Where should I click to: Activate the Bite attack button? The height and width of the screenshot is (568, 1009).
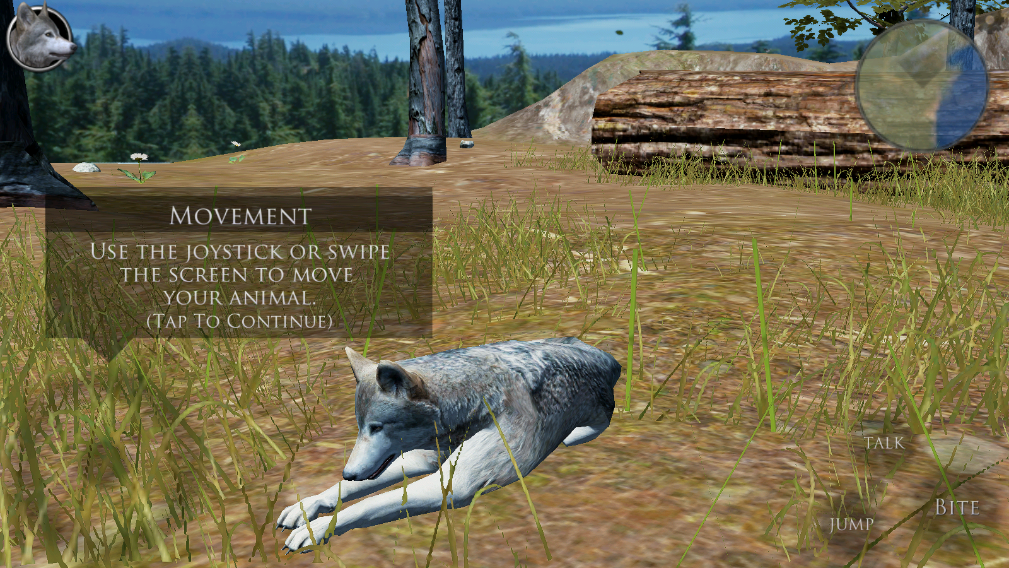956,508
